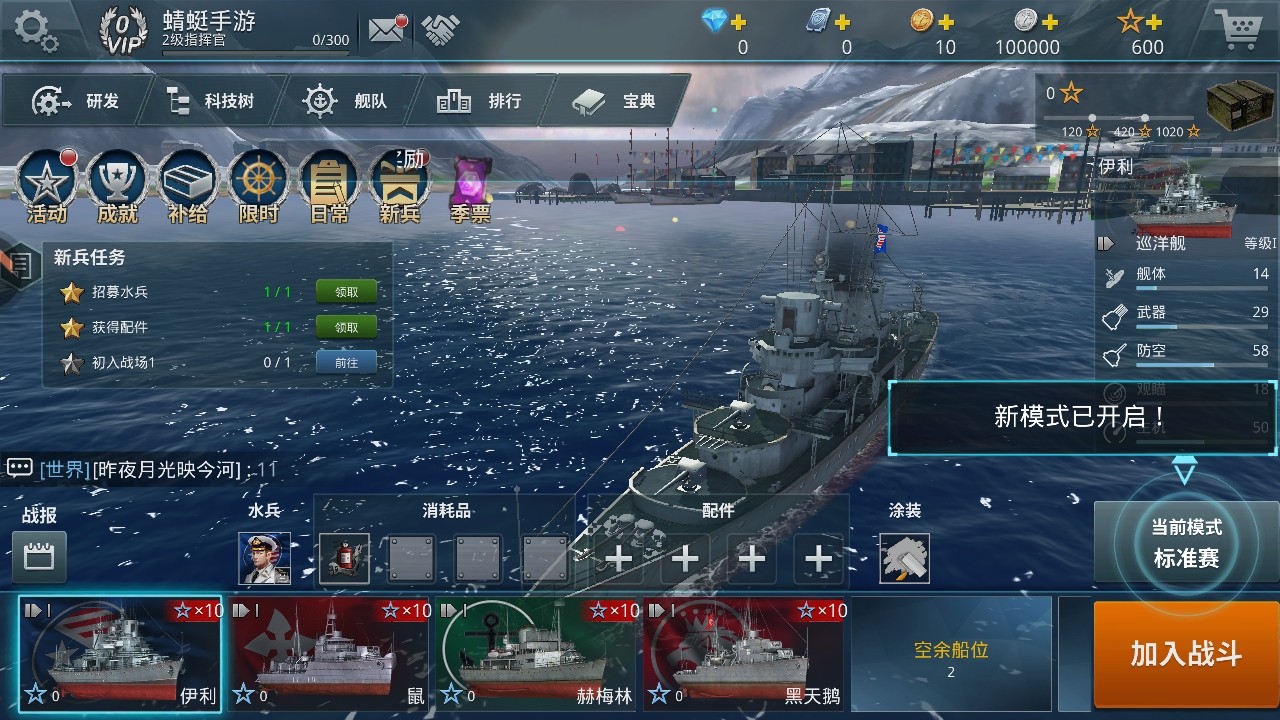The width and height of the screenshot is (1280, 720).
Task: Change the 当前模式 标准赛 game mode
Action: pos(1186,544)
